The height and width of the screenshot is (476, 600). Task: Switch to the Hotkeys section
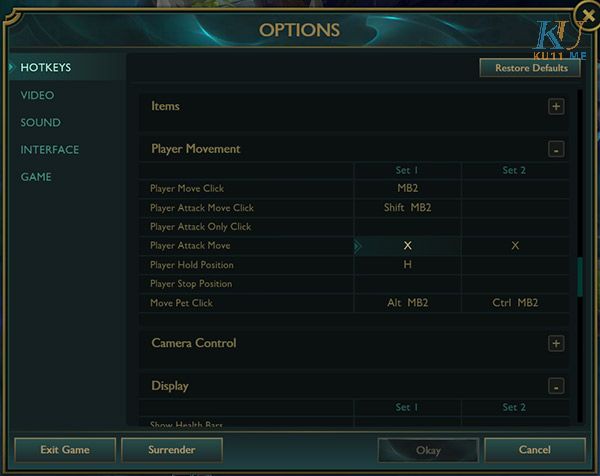46,68
